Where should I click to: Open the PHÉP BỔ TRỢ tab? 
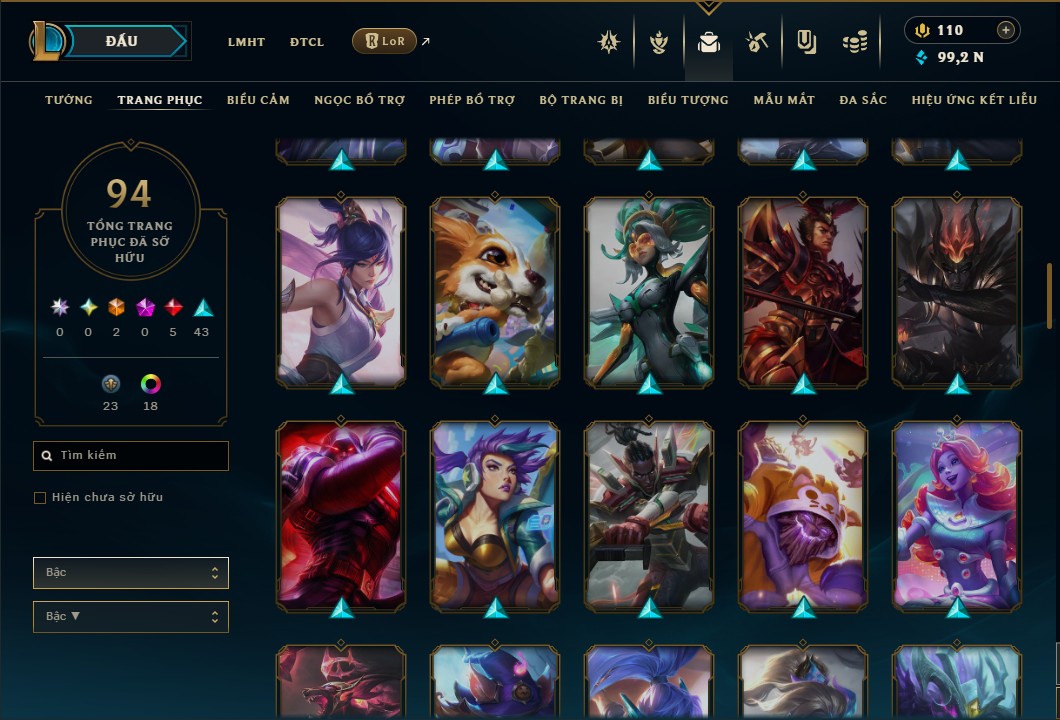472,100
